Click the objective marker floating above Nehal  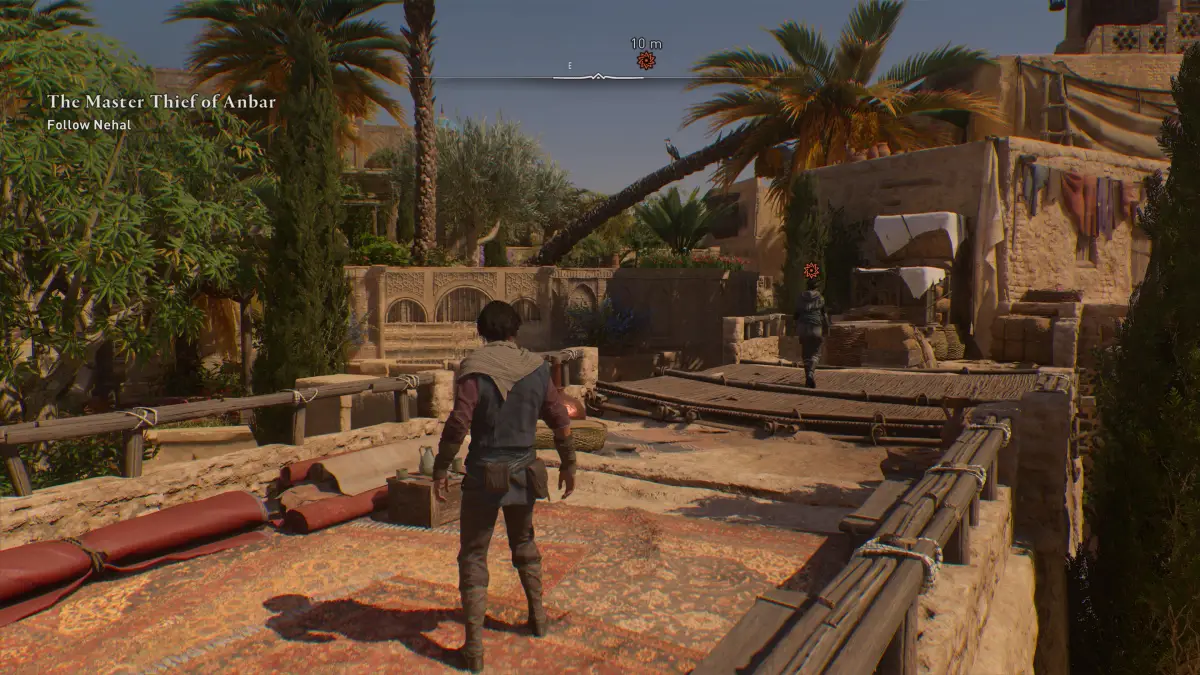click(811, 270)
